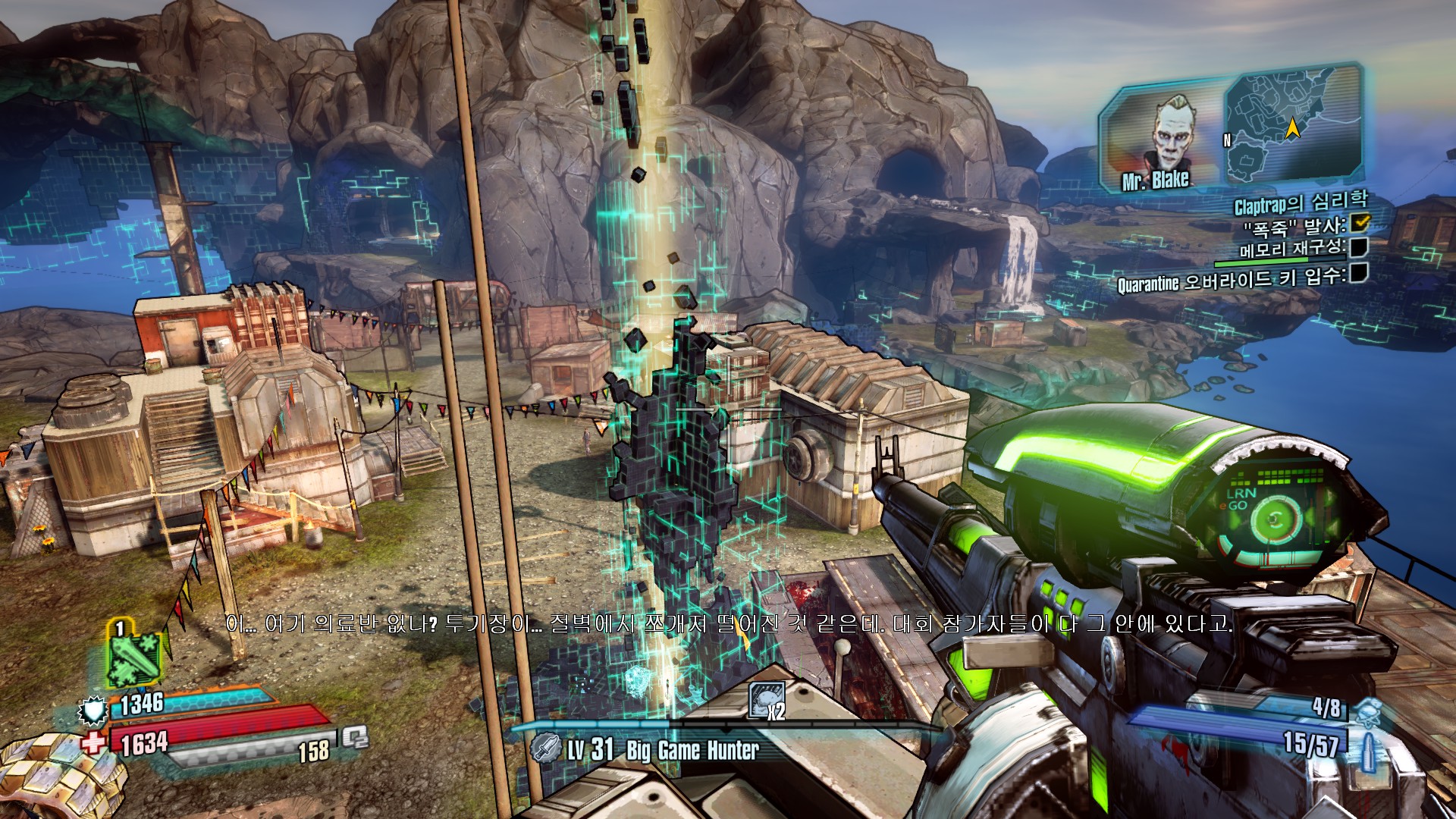Click the red health cross icon
This screenshot has width=1456, height=819.
click(94, 742)
